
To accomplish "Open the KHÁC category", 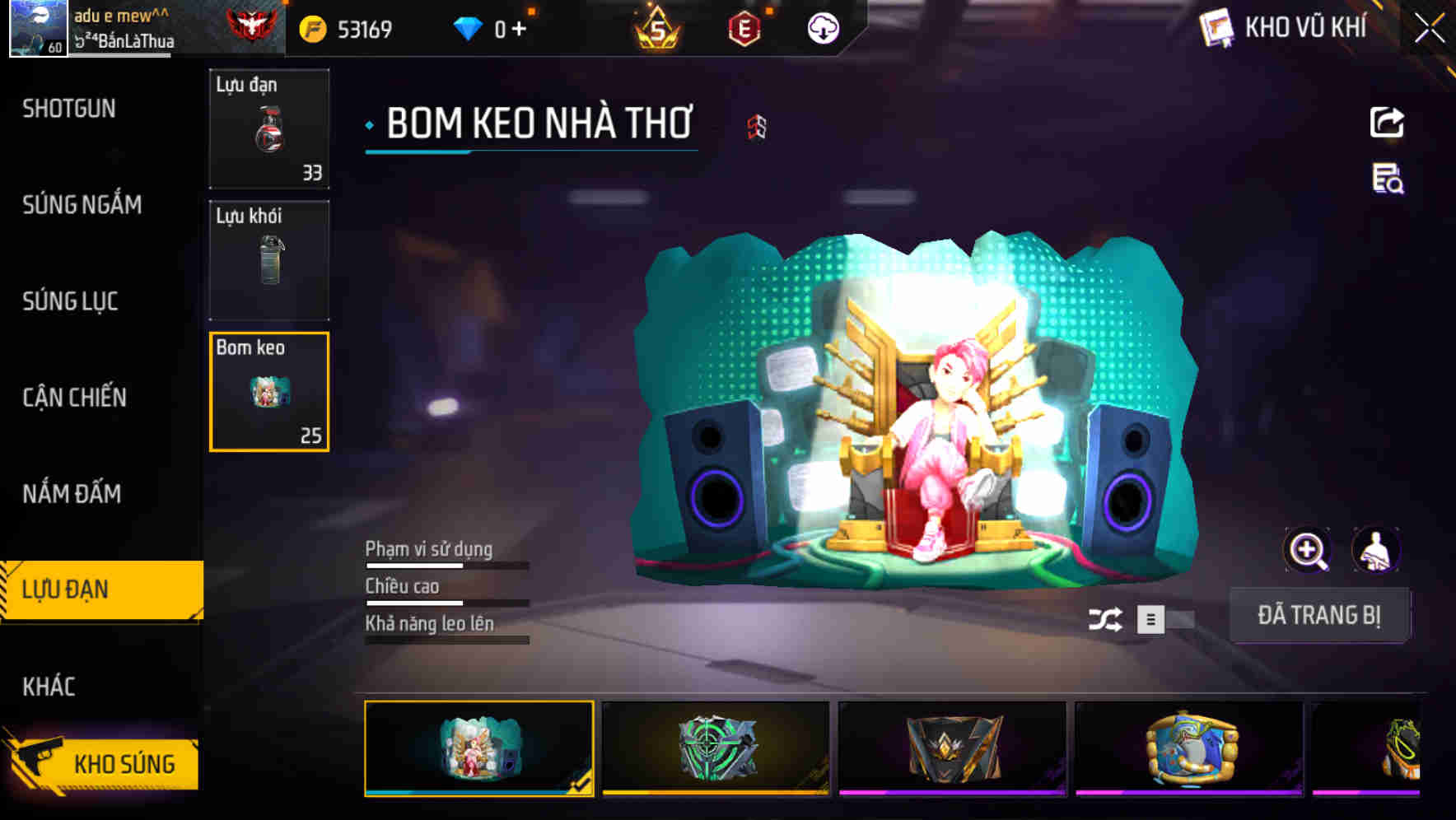I will tap(51, 685).
